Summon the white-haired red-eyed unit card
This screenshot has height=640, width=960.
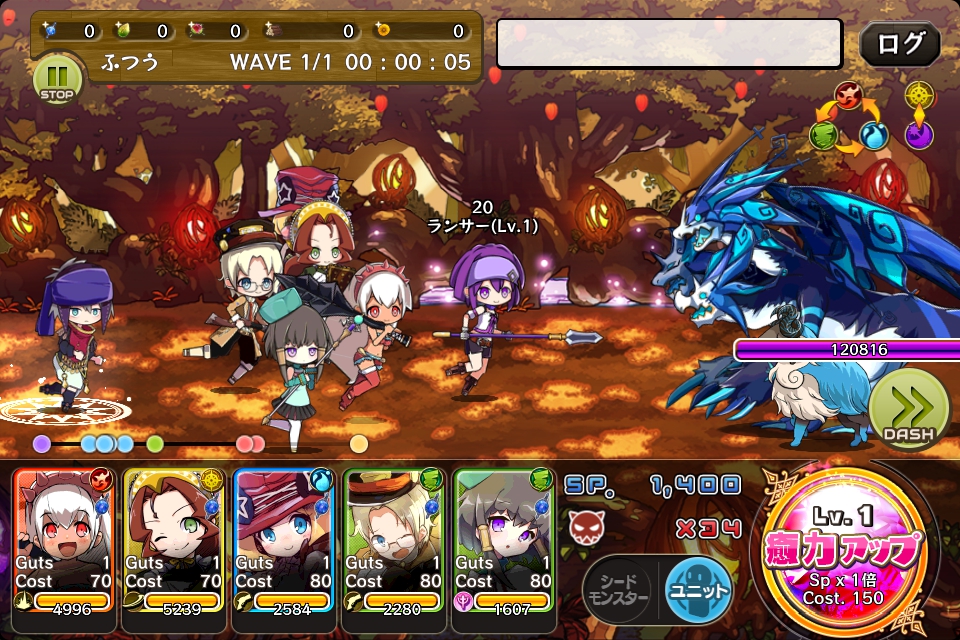[65, 540]
